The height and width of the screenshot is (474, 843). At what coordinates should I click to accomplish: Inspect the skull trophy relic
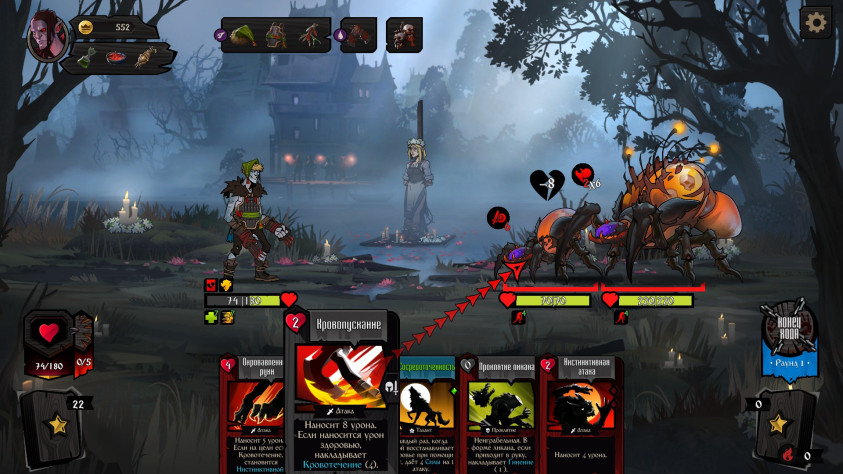[404, 35]
